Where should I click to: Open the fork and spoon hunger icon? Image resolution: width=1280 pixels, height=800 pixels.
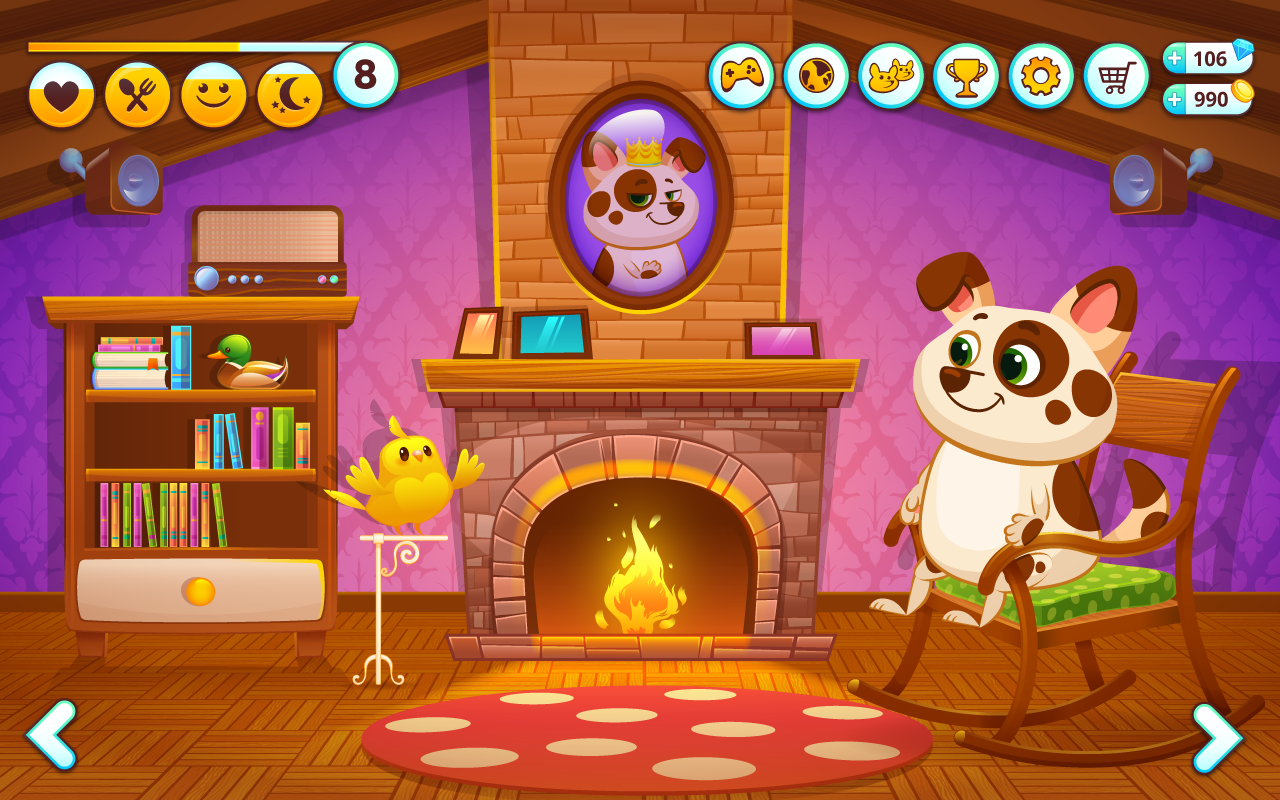137,95
